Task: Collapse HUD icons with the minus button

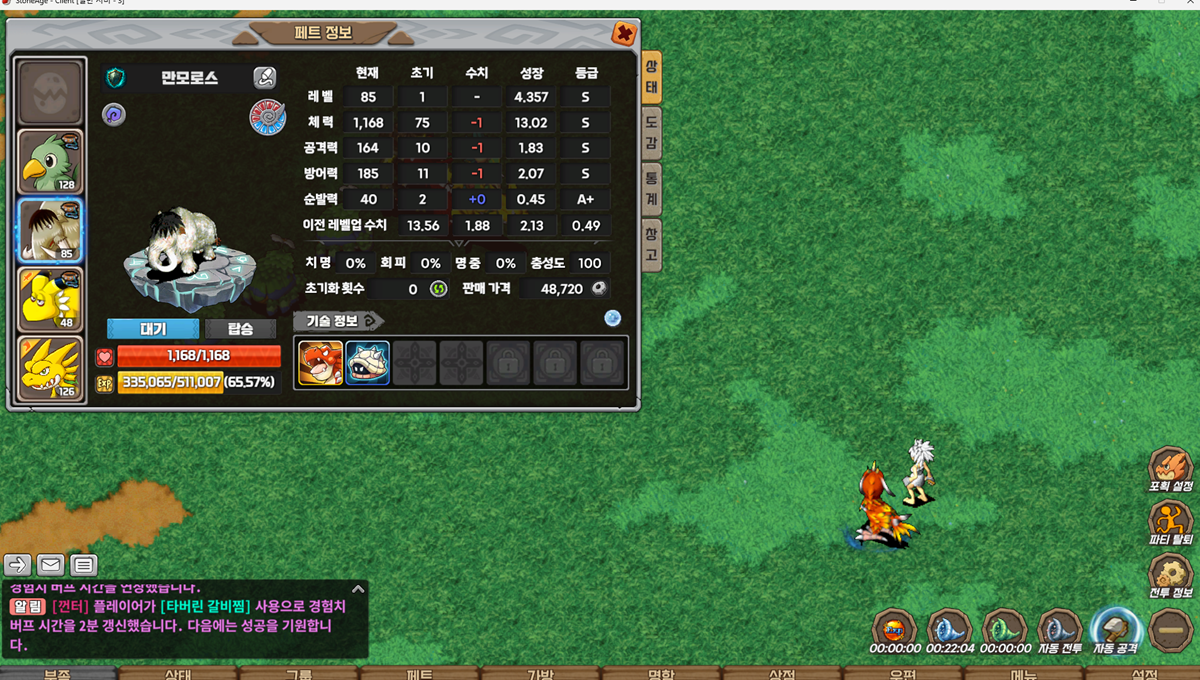Action: (1169, 630)
